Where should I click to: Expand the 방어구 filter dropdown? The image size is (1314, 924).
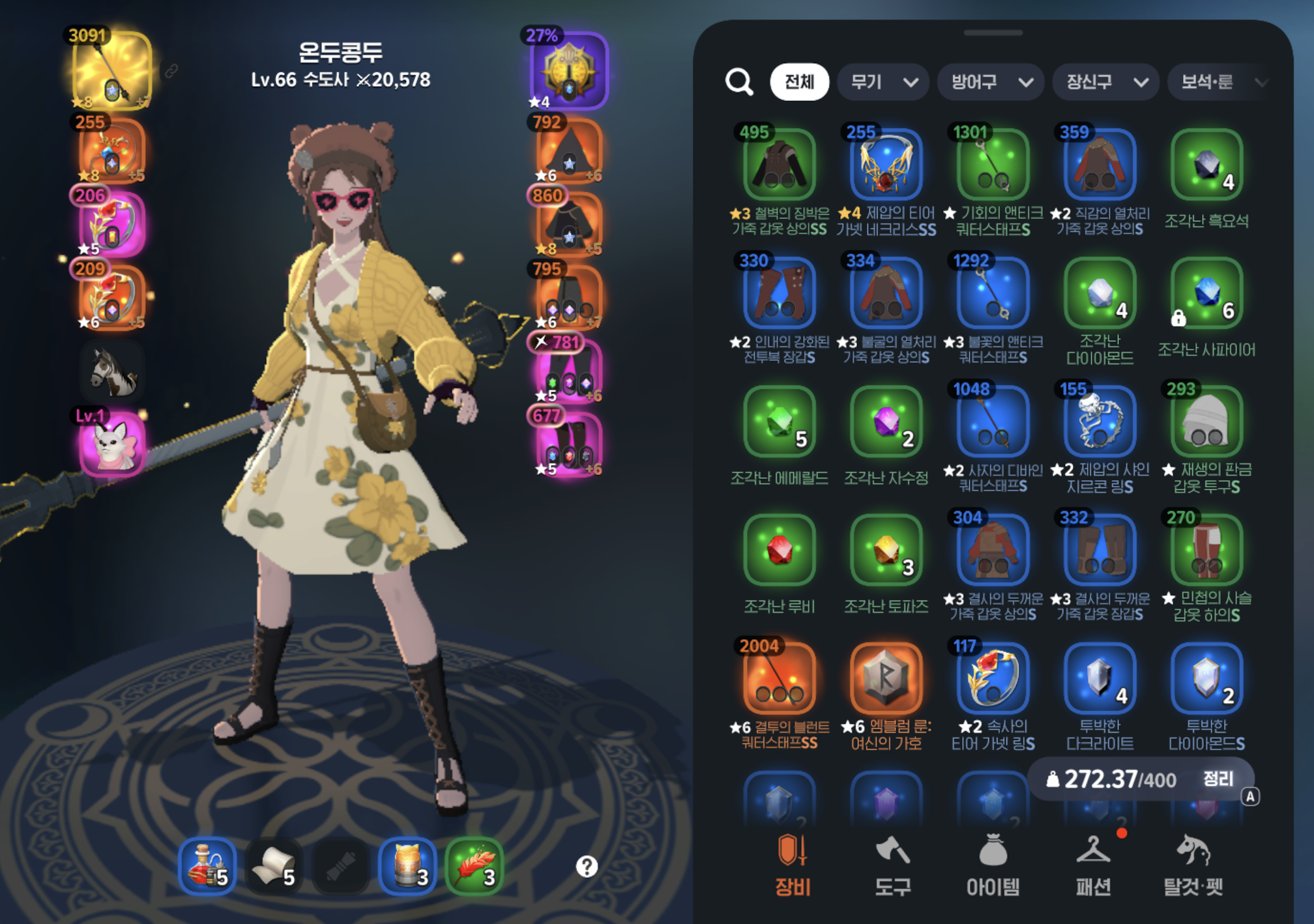[x=991, y=82]
